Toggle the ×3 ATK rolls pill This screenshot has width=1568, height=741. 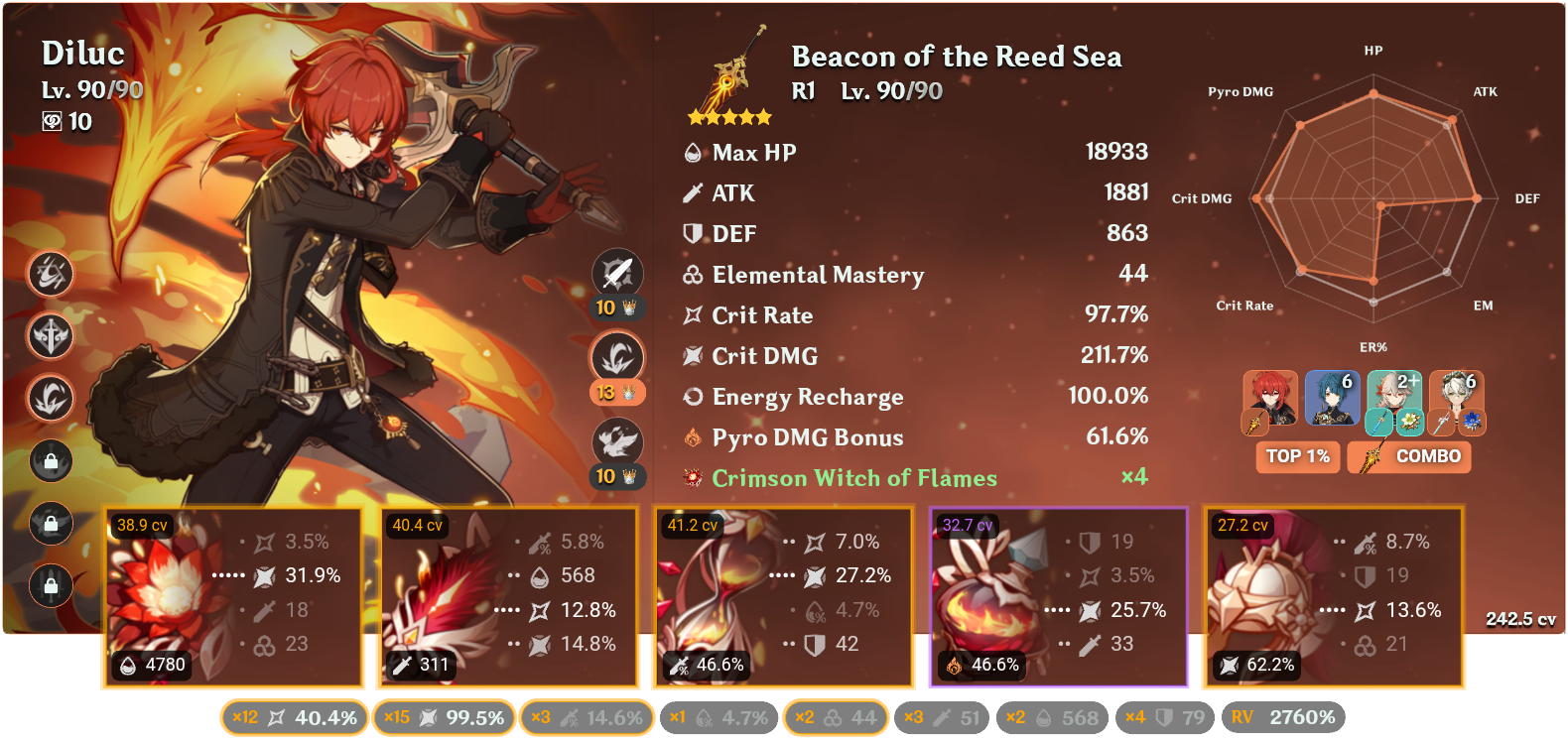tap(587, 716)
